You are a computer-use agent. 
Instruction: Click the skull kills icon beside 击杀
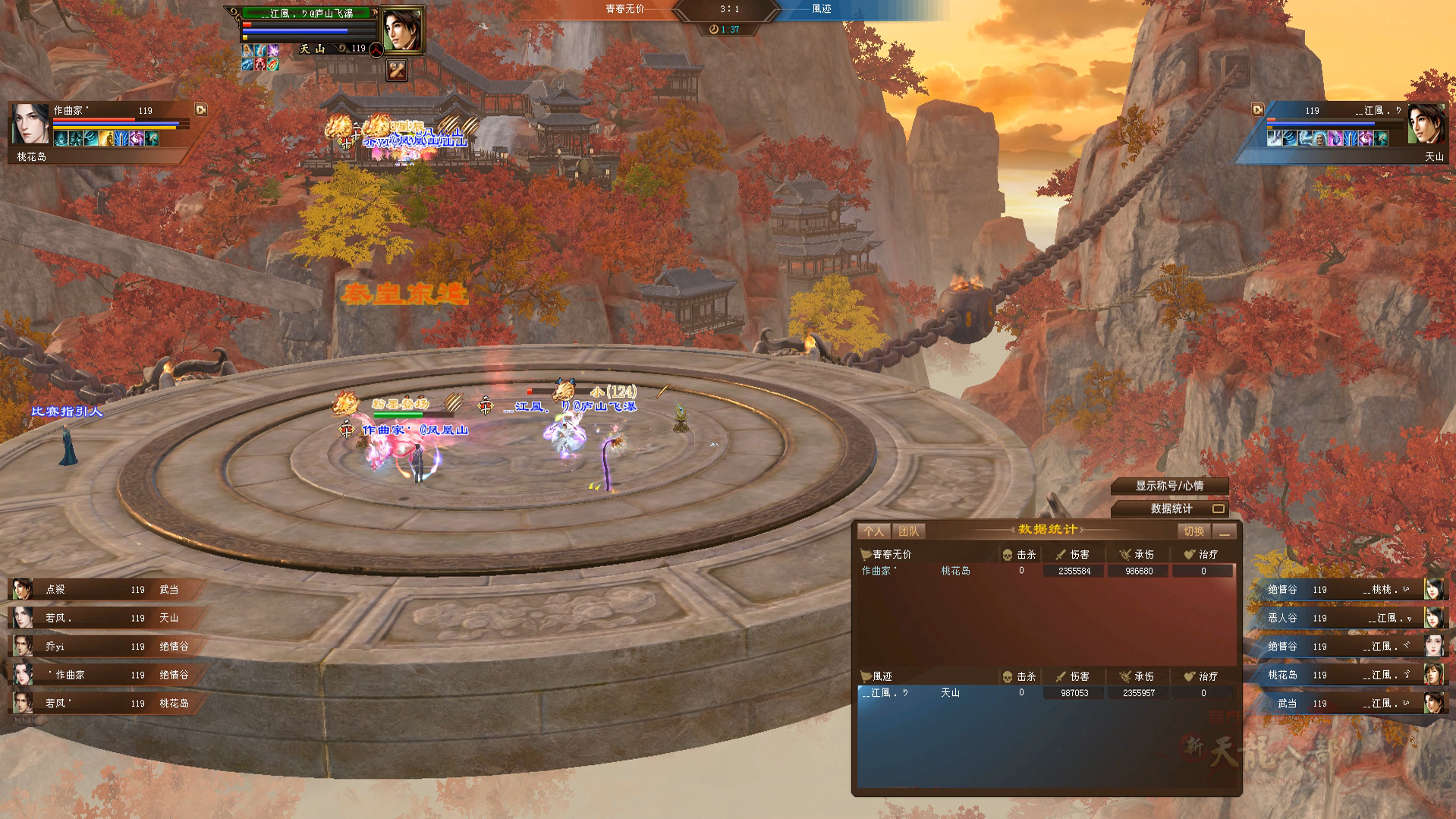(x=1008, y=554)
